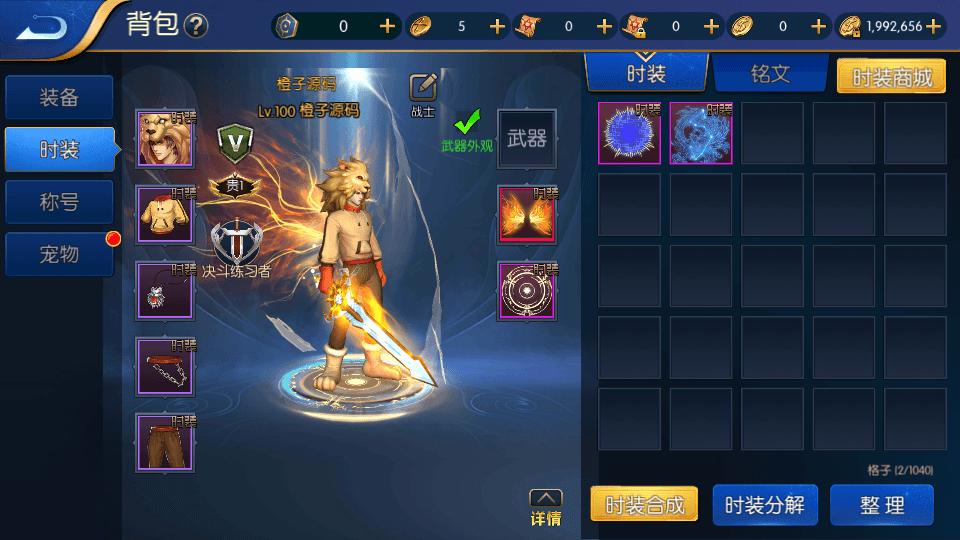This screenshot has height=540, width=960.
Task: Pick the brown pants costume slot
Action: click(165, 443)
